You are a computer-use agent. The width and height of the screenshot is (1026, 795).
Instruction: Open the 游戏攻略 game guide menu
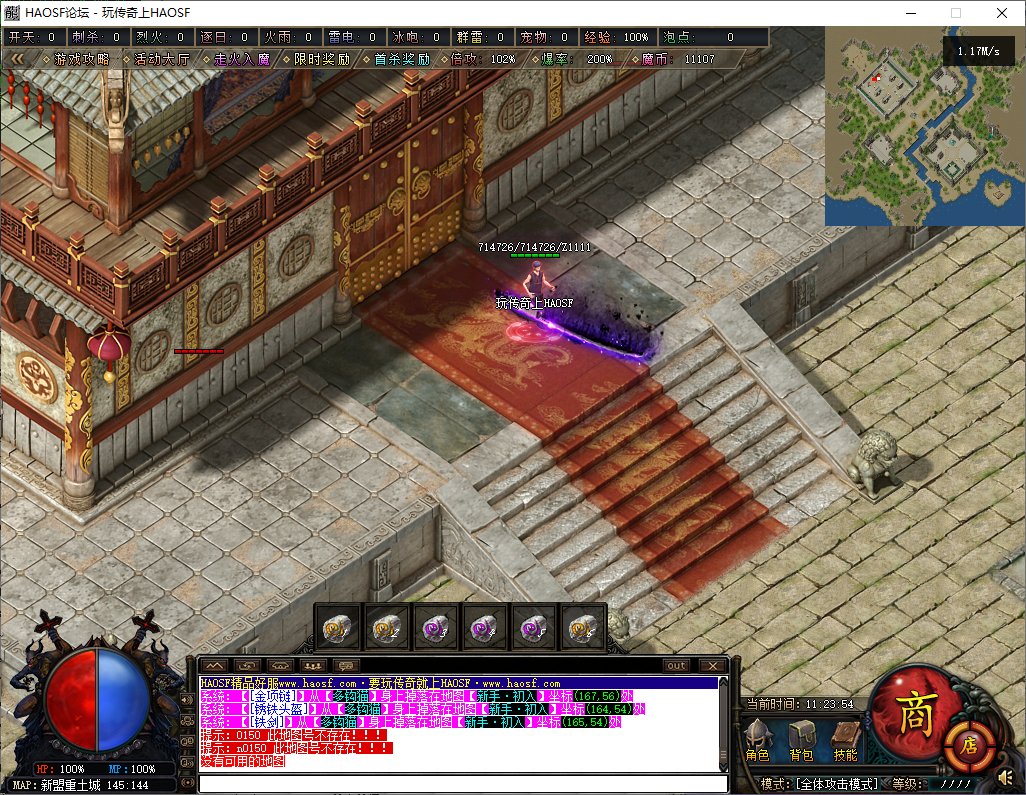tap(82, 59)
